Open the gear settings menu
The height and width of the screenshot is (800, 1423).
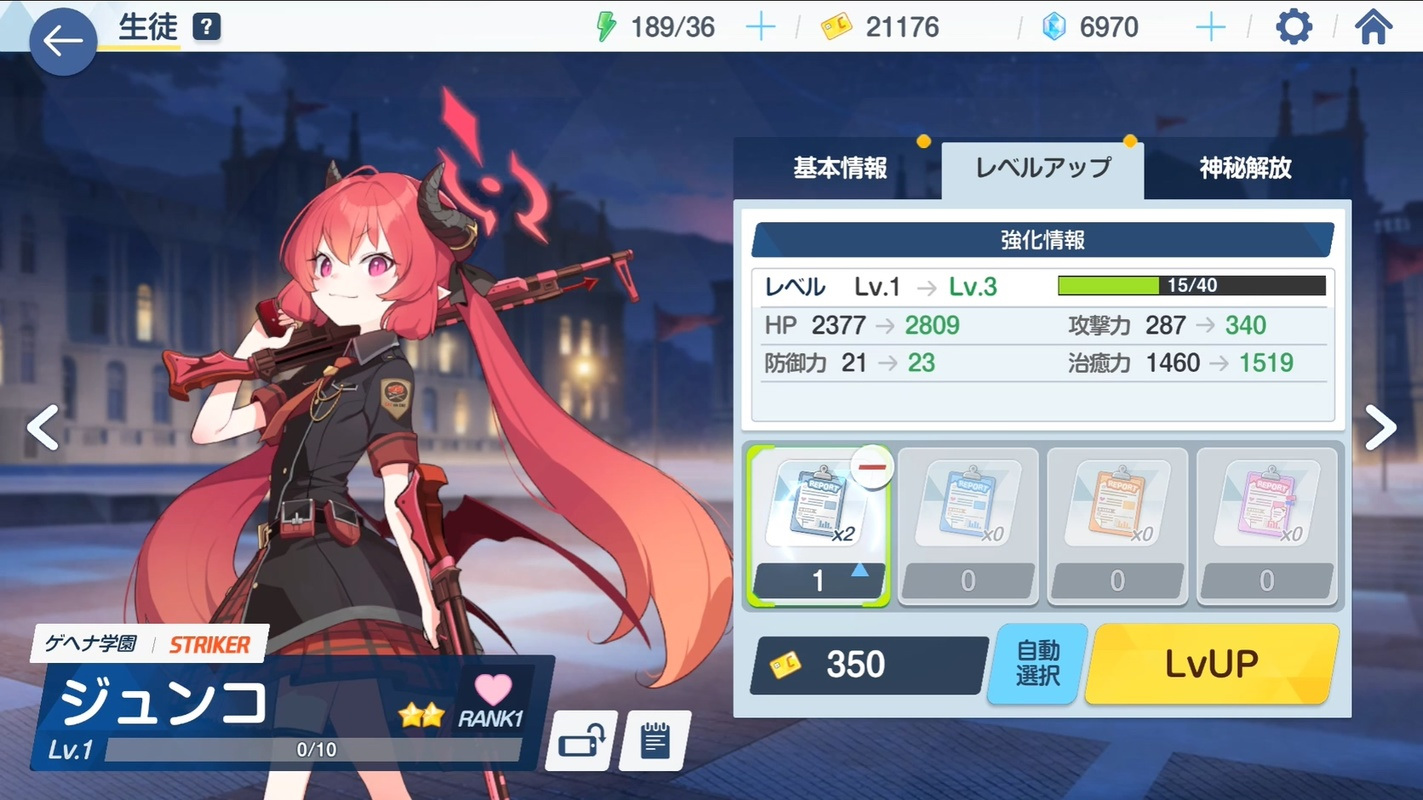(1293, 27)
